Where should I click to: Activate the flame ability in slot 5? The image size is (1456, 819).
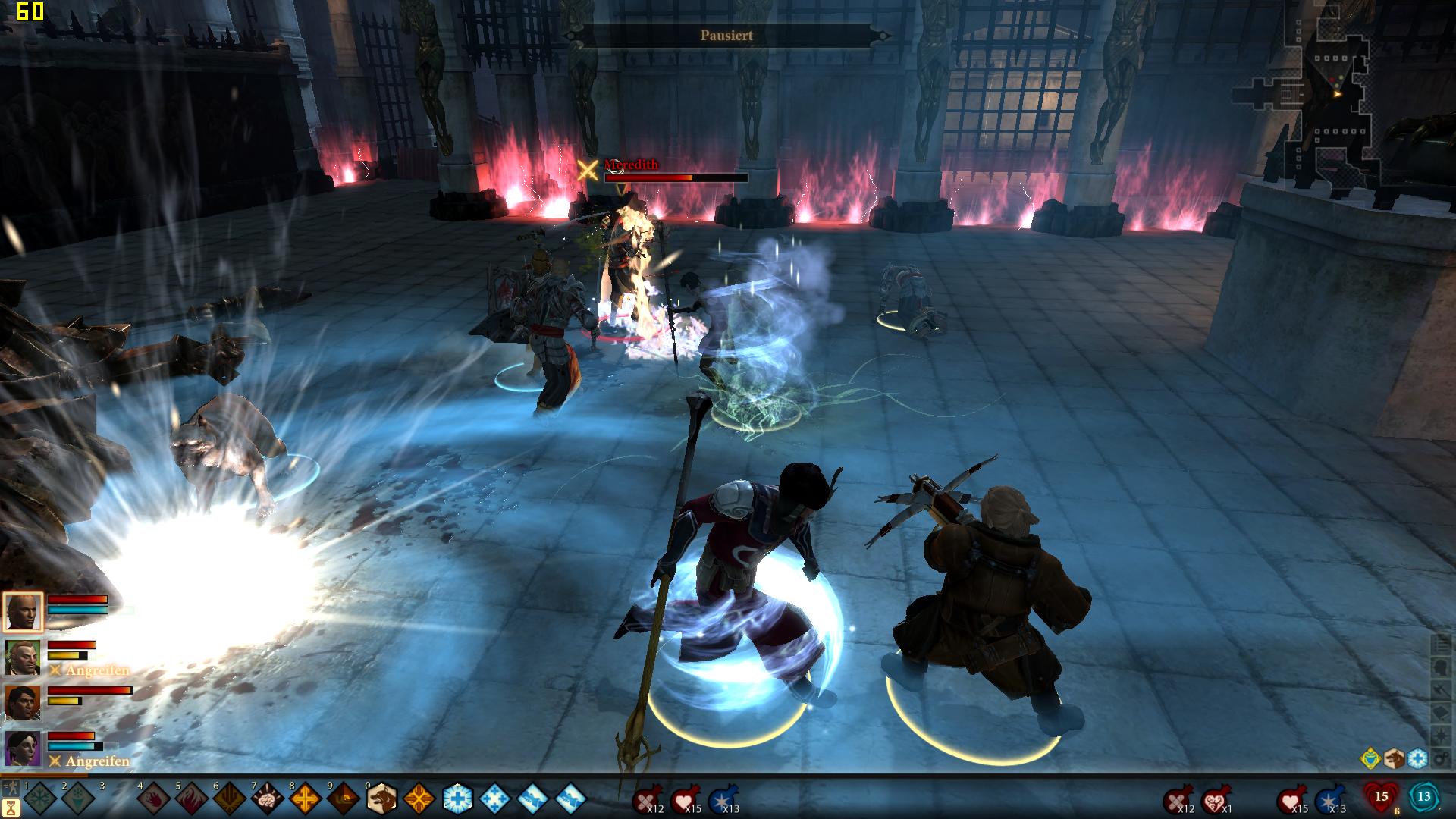click(192, 799)
